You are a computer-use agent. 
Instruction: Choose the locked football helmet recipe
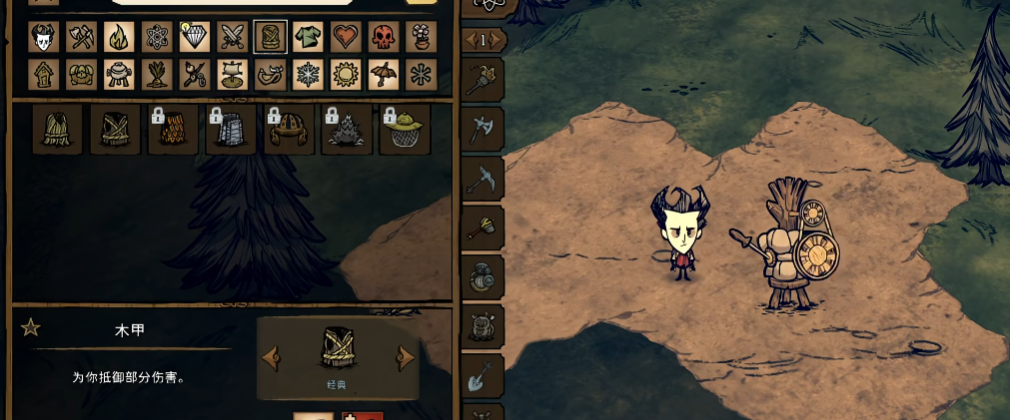[x=289, y=130]
